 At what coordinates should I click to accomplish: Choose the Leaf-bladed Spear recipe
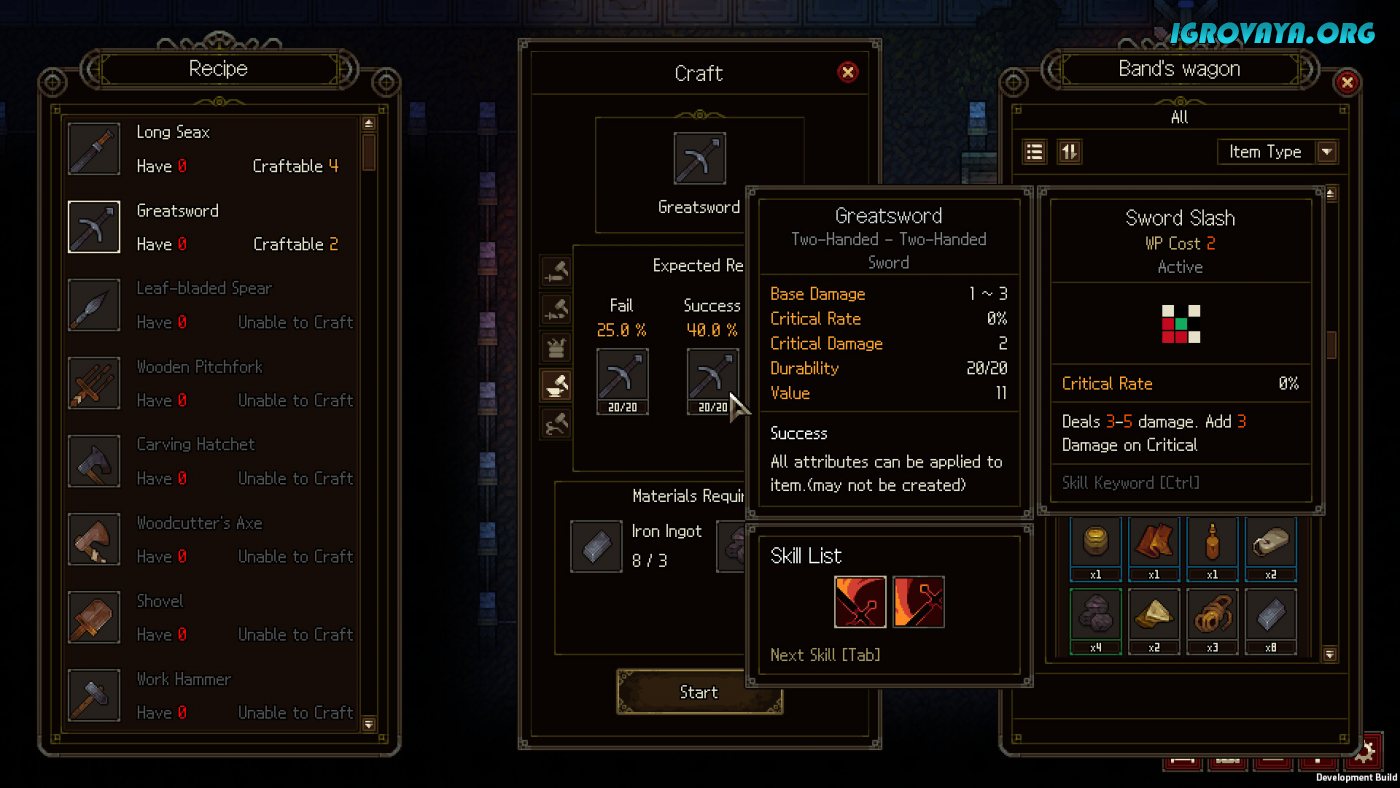[x=210, y=305]
